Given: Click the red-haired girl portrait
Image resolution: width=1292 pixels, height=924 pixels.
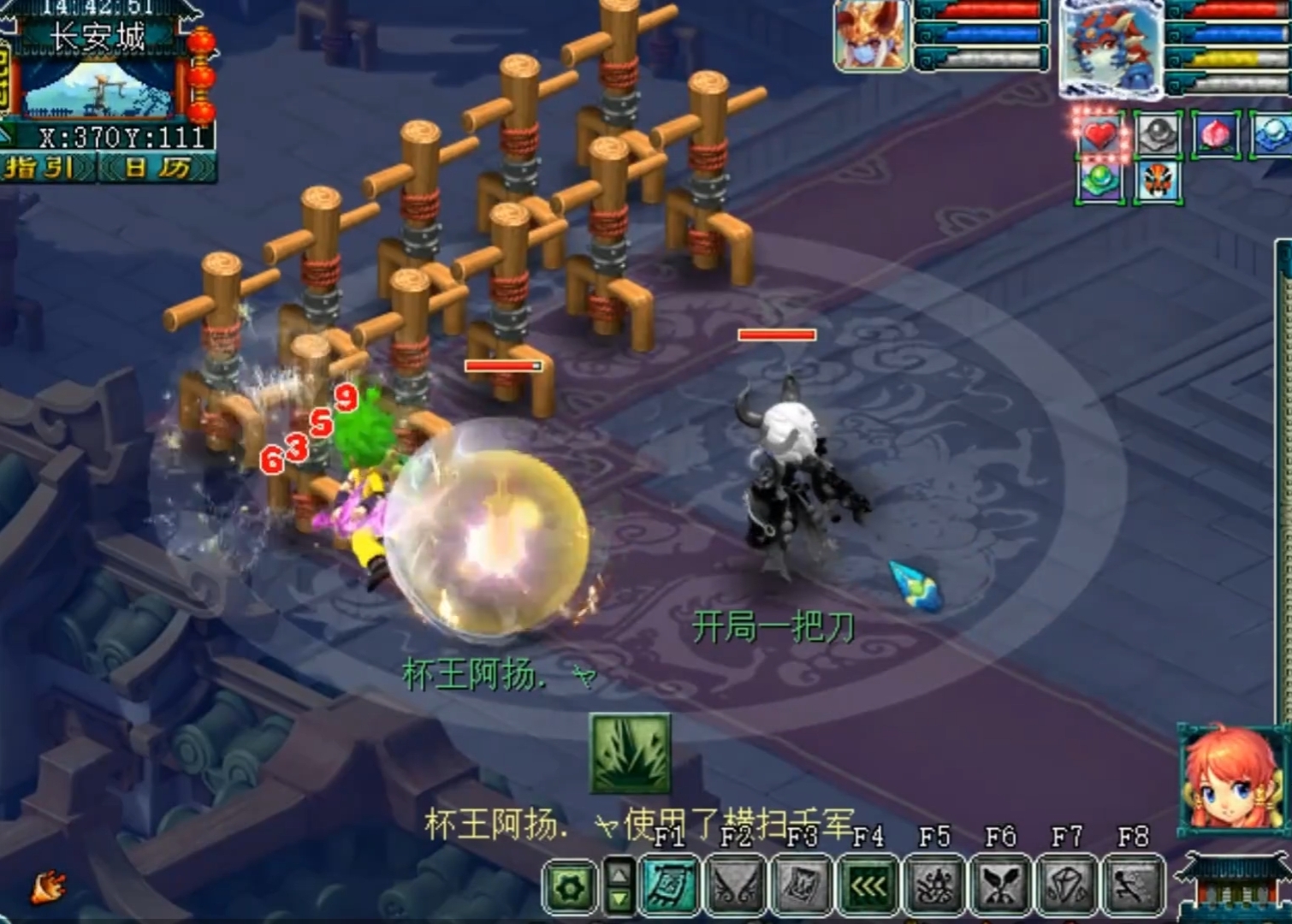Looking at the screenshot, I should 1232,780.
